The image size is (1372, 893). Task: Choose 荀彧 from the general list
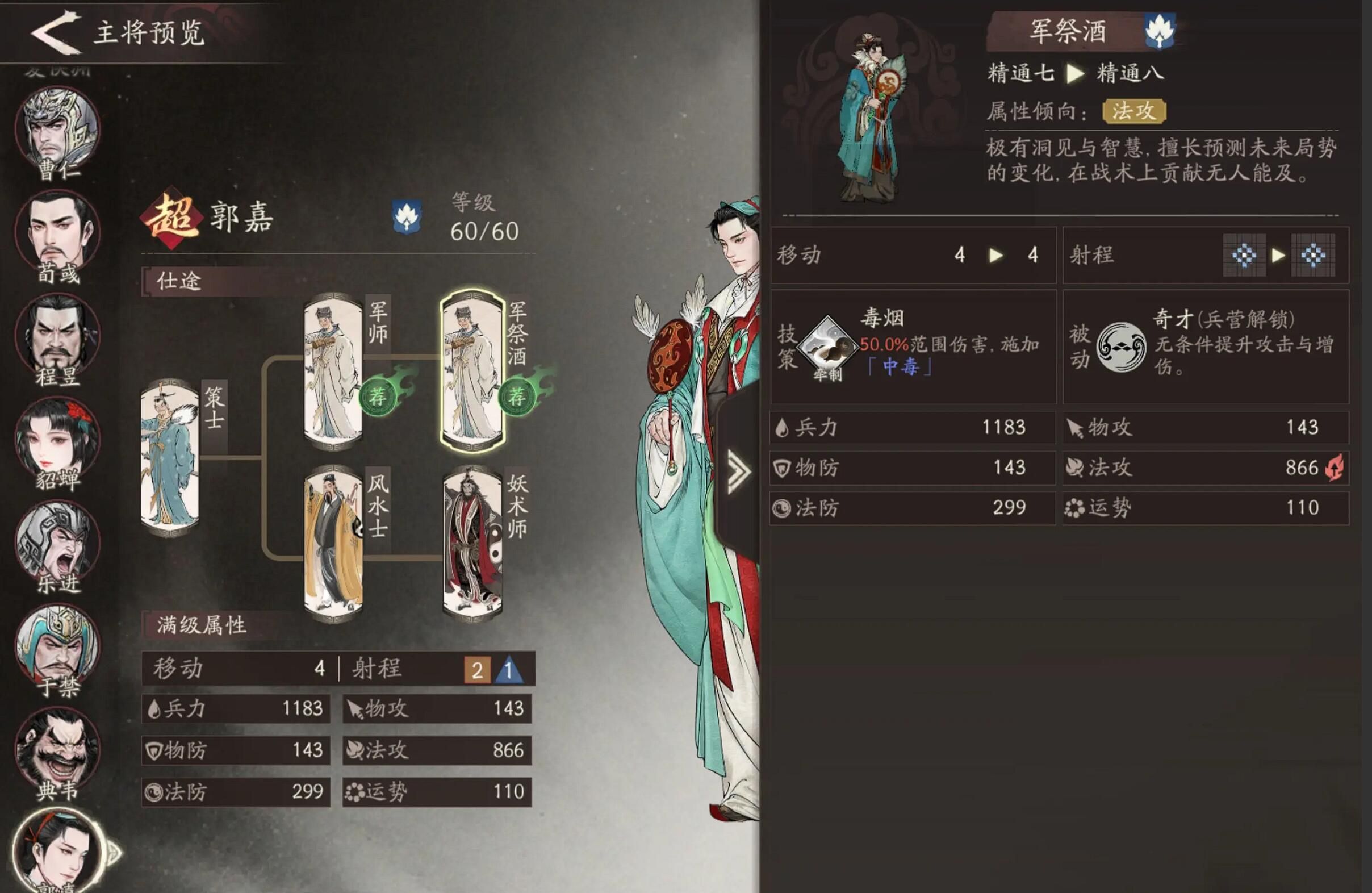pos(58,233)
